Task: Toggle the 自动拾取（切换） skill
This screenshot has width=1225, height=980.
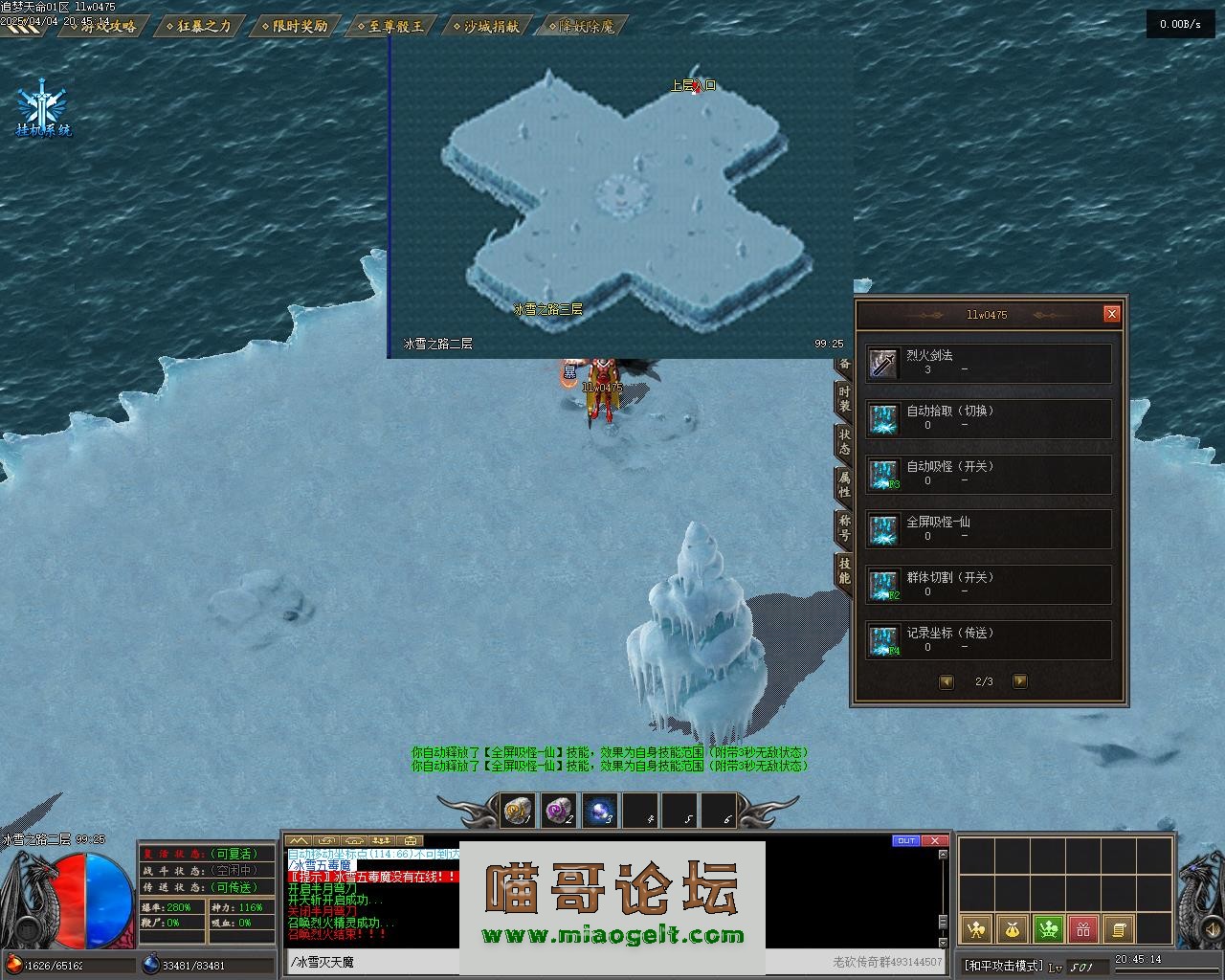Action: (x=989, y=419)
